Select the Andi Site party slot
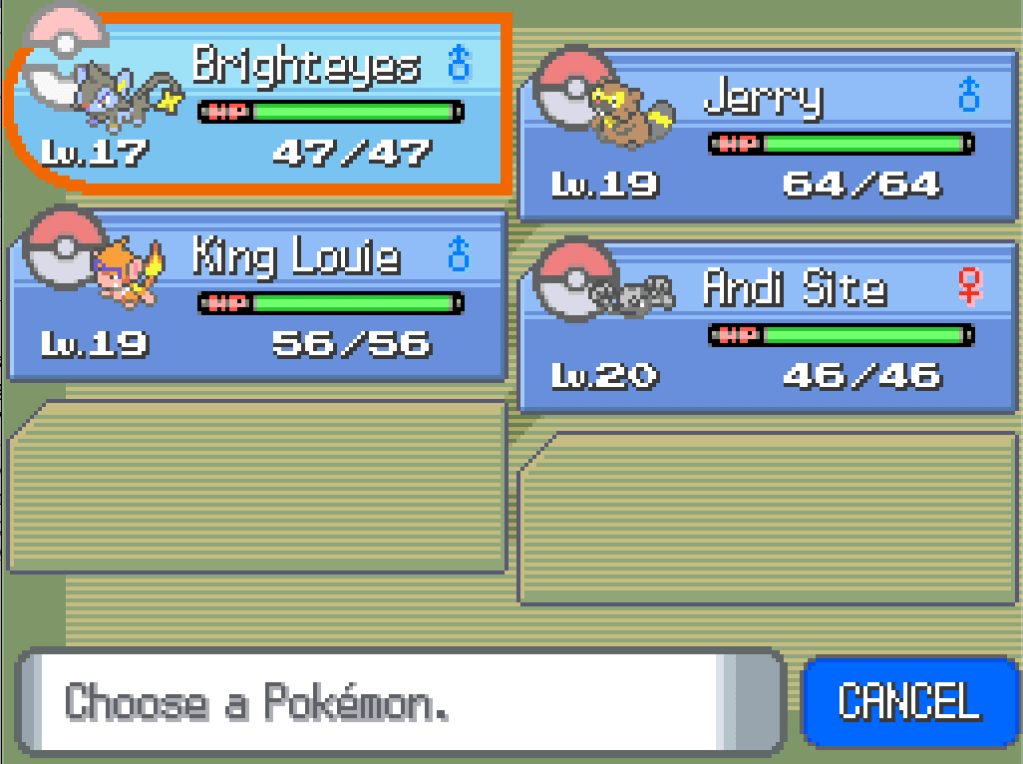Viewport: 1023px width, 764px height. (x=767, y=327)
